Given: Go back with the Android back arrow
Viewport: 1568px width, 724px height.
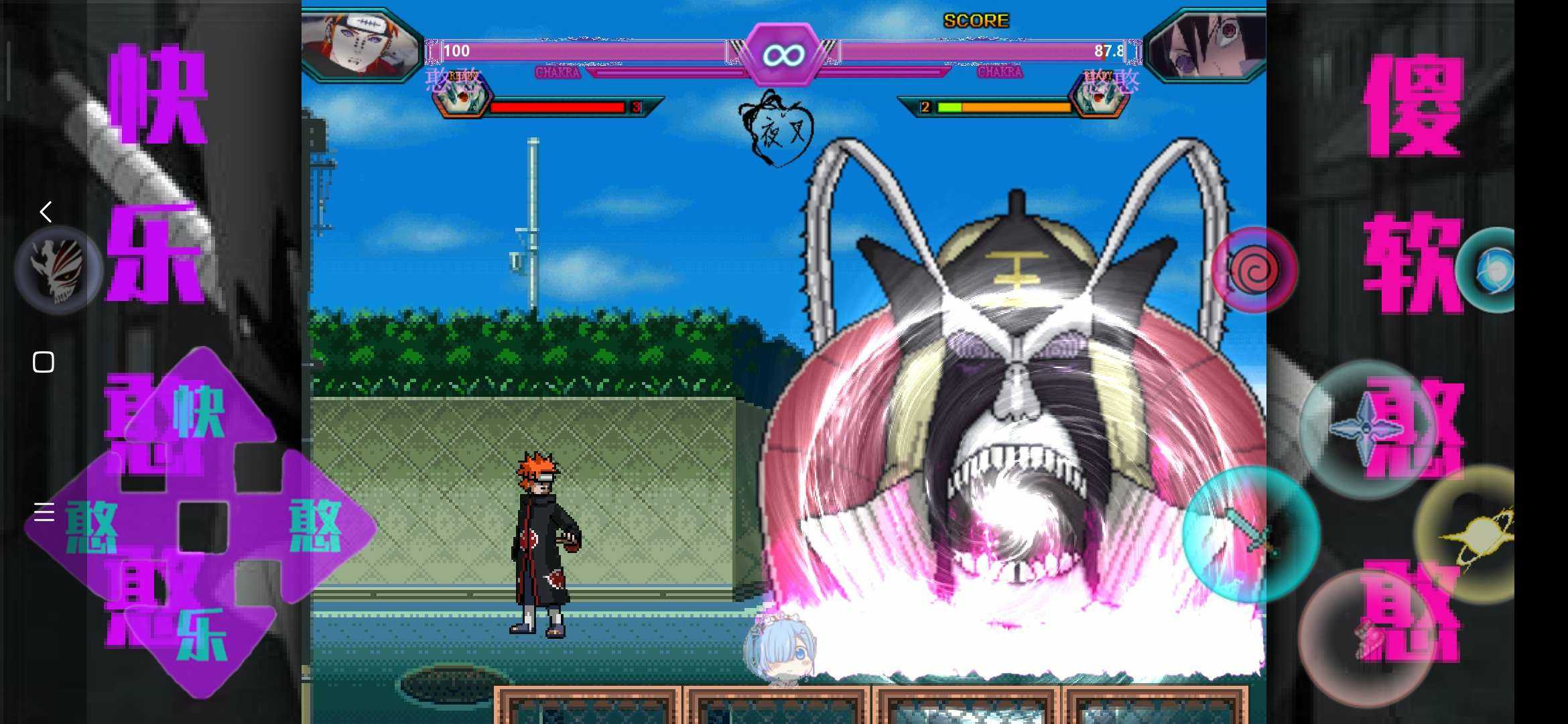Looking at the screenshot, I should (x=45, y=212).
